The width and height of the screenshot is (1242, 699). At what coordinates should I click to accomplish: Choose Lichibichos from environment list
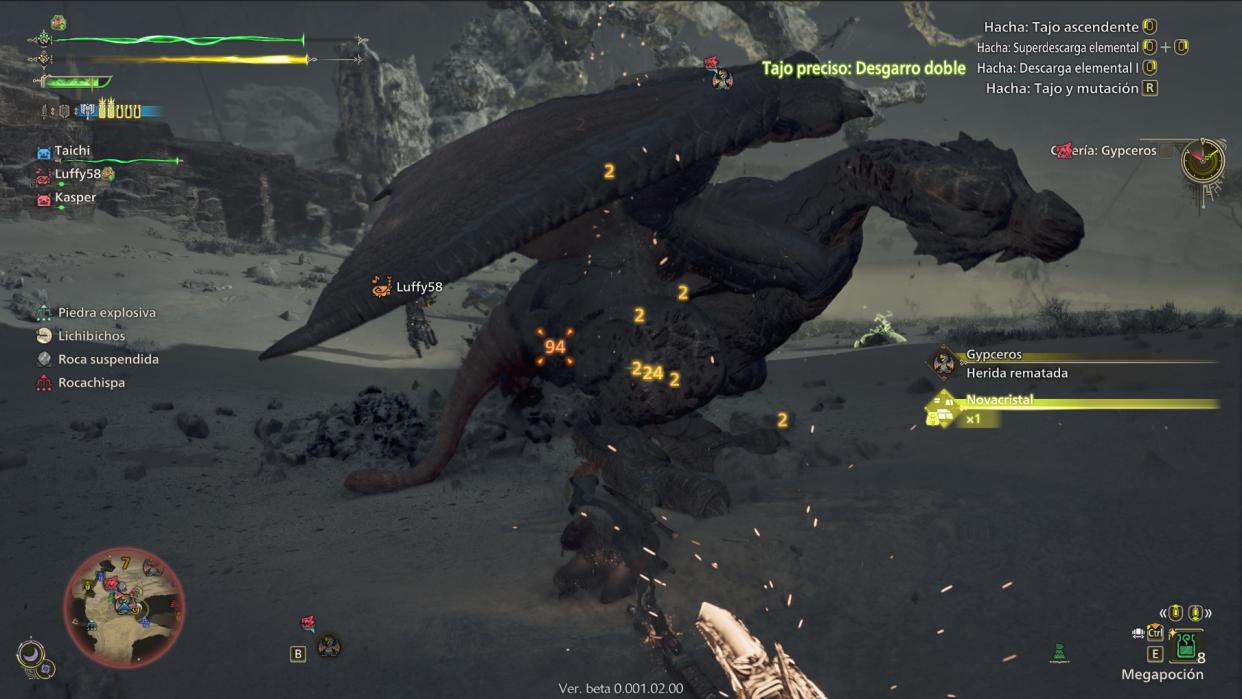click(91, 336)
